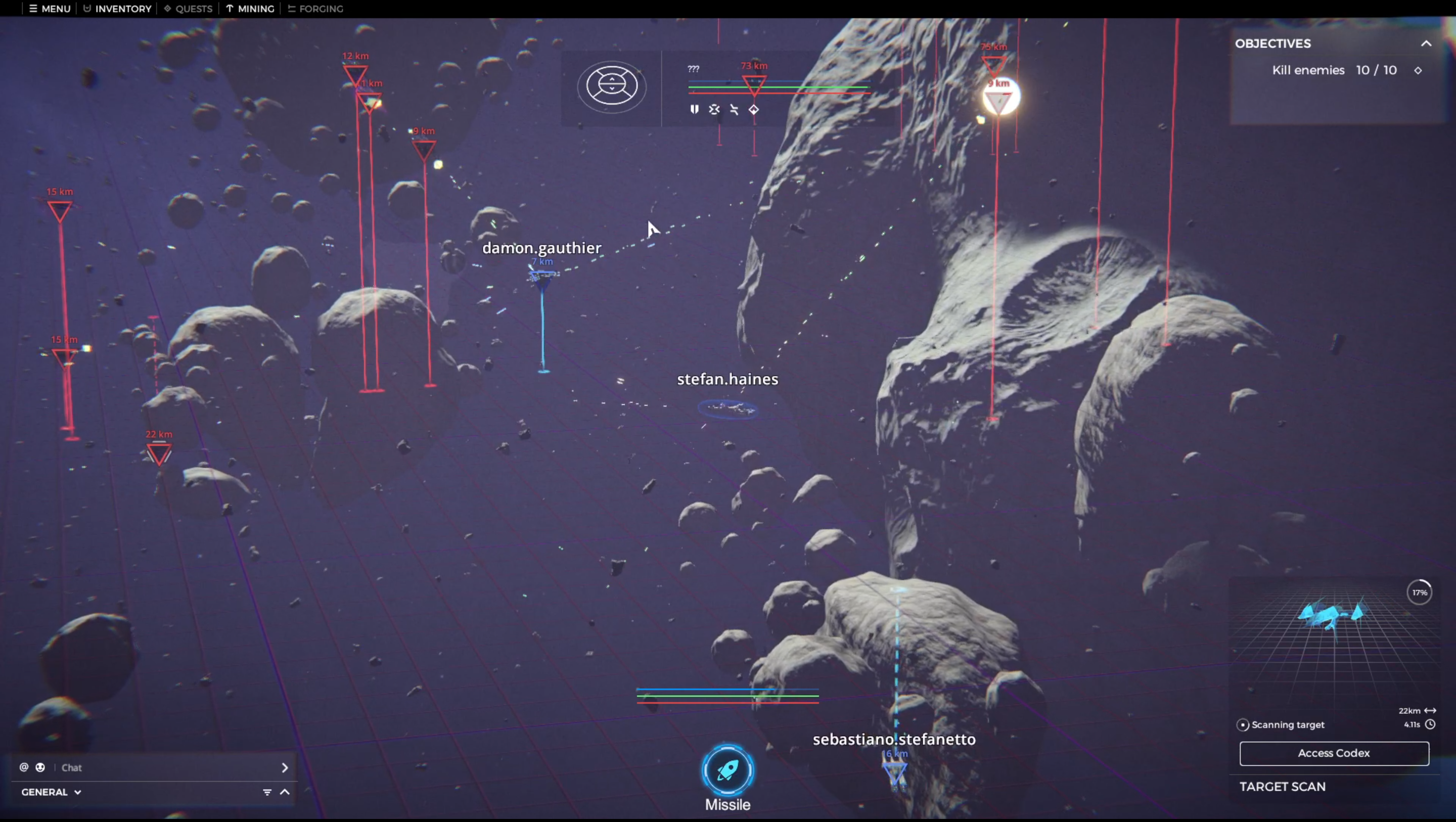This screenshot has width=1456, height=822.
Task: Type in the Chat input field
Action: tap(164, 767)
